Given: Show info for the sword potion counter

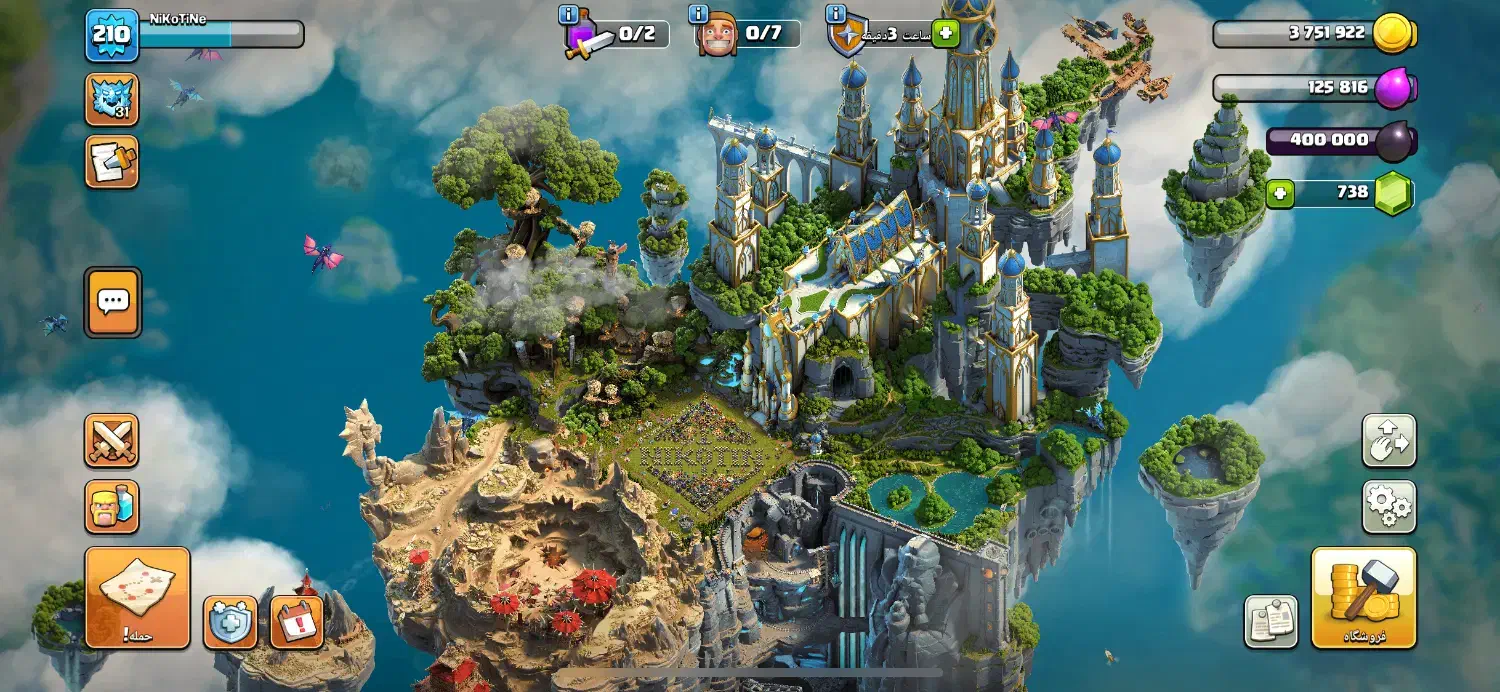Looking at the screenshot, I should (569, 14).
